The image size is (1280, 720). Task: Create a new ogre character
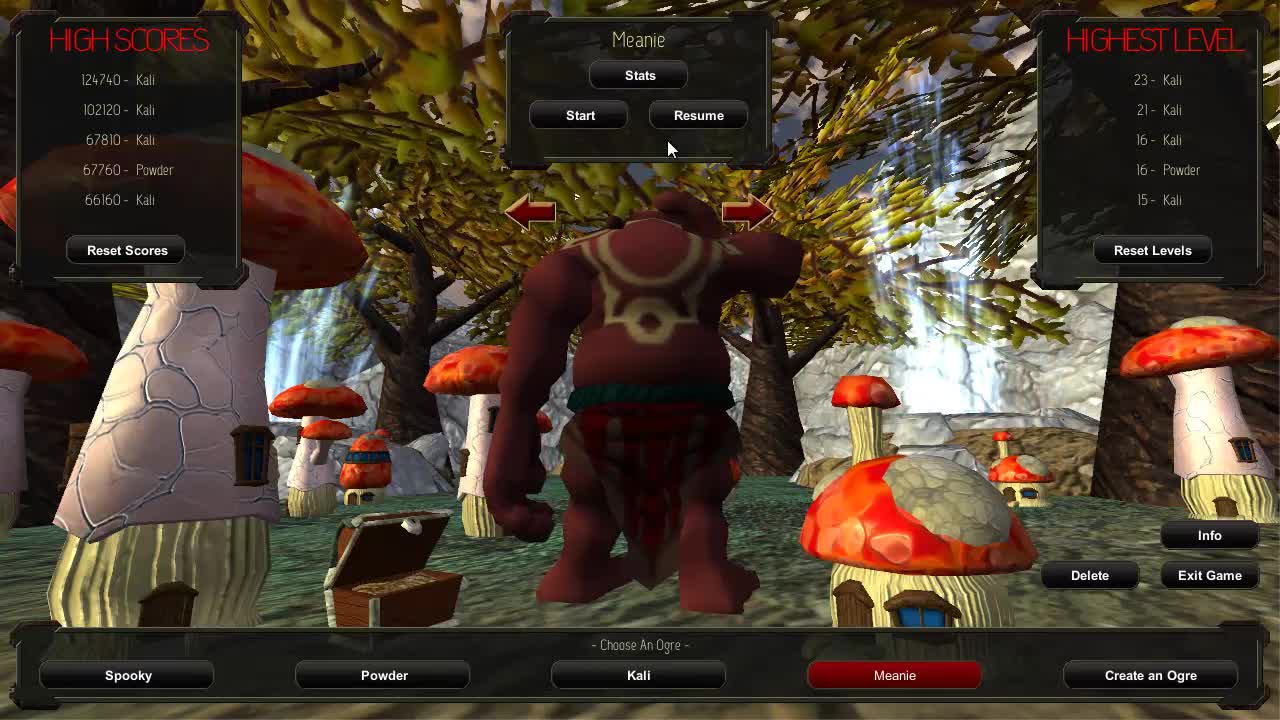(1150, 675)
